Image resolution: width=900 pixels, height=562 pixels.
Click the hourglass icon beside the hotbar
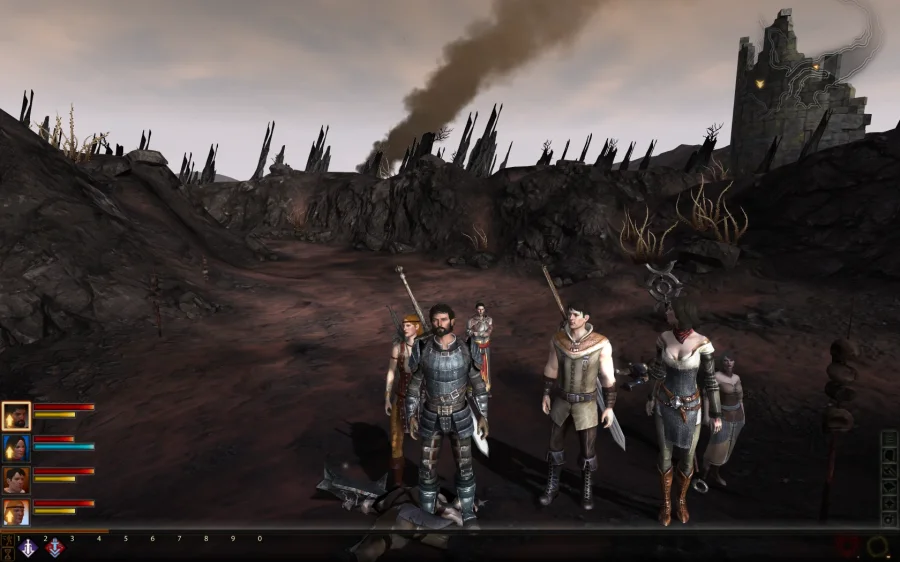tap(8, 553)
